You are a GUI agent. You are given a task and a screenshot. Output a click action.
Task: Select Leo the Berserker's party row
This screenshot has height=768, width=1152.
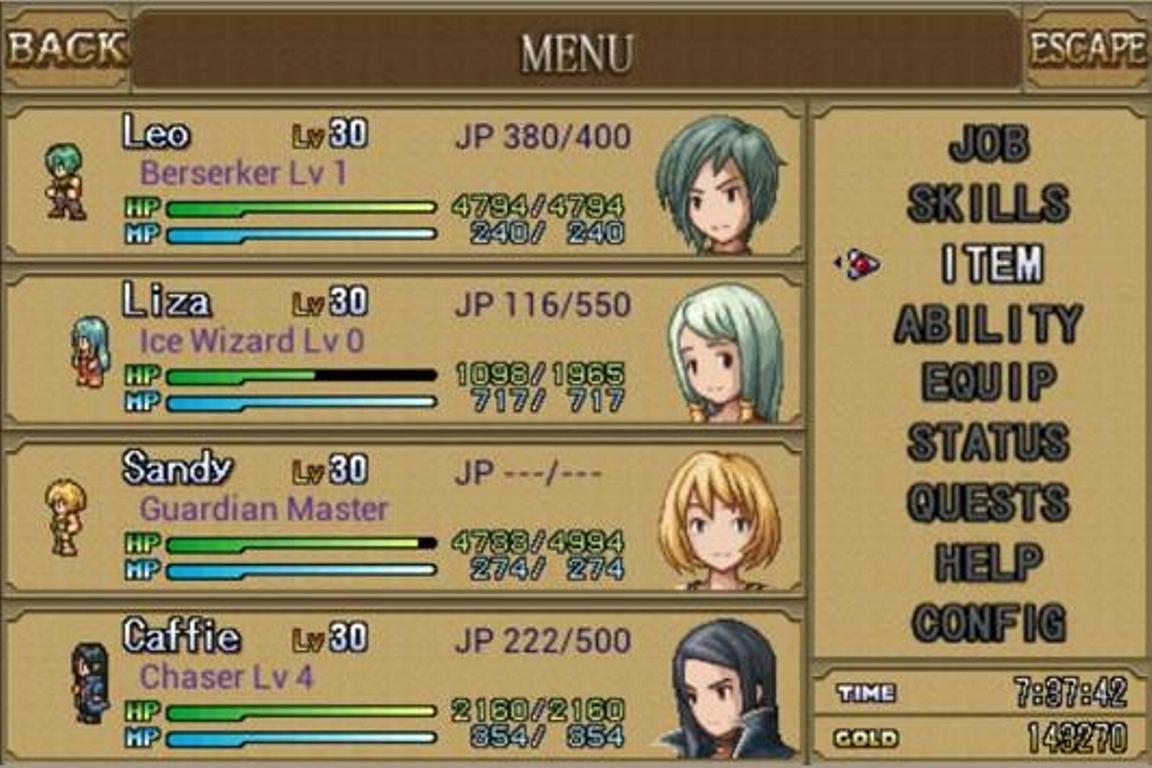click(x=402, y=181)
